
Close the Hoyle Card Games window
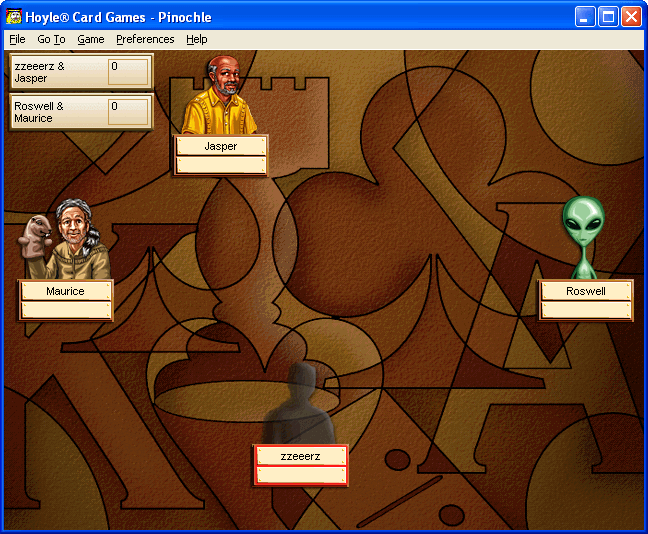[x=631, y=16]
